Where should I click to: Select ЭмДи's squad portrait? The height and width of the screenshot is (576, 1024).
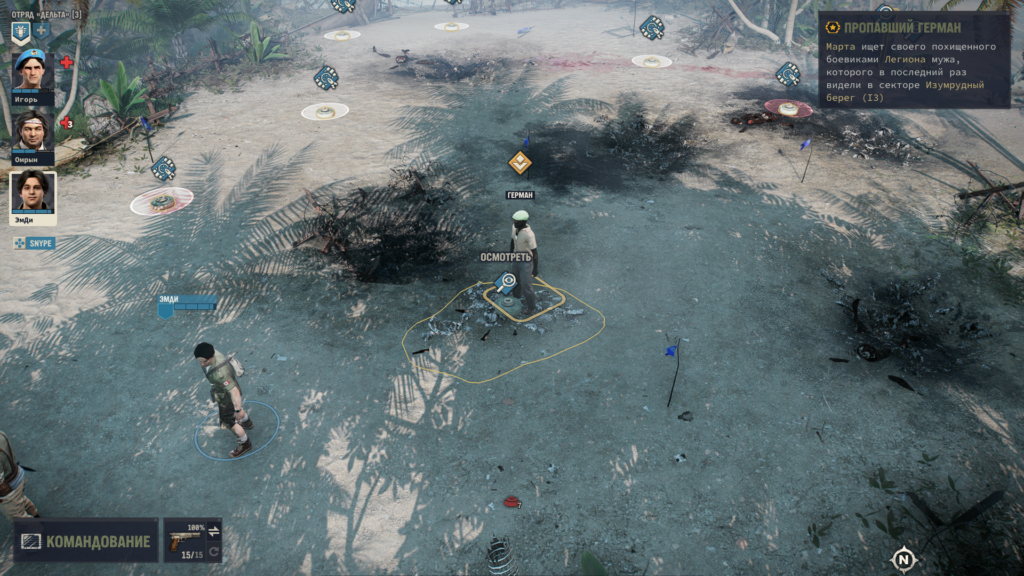pos(33,191)
